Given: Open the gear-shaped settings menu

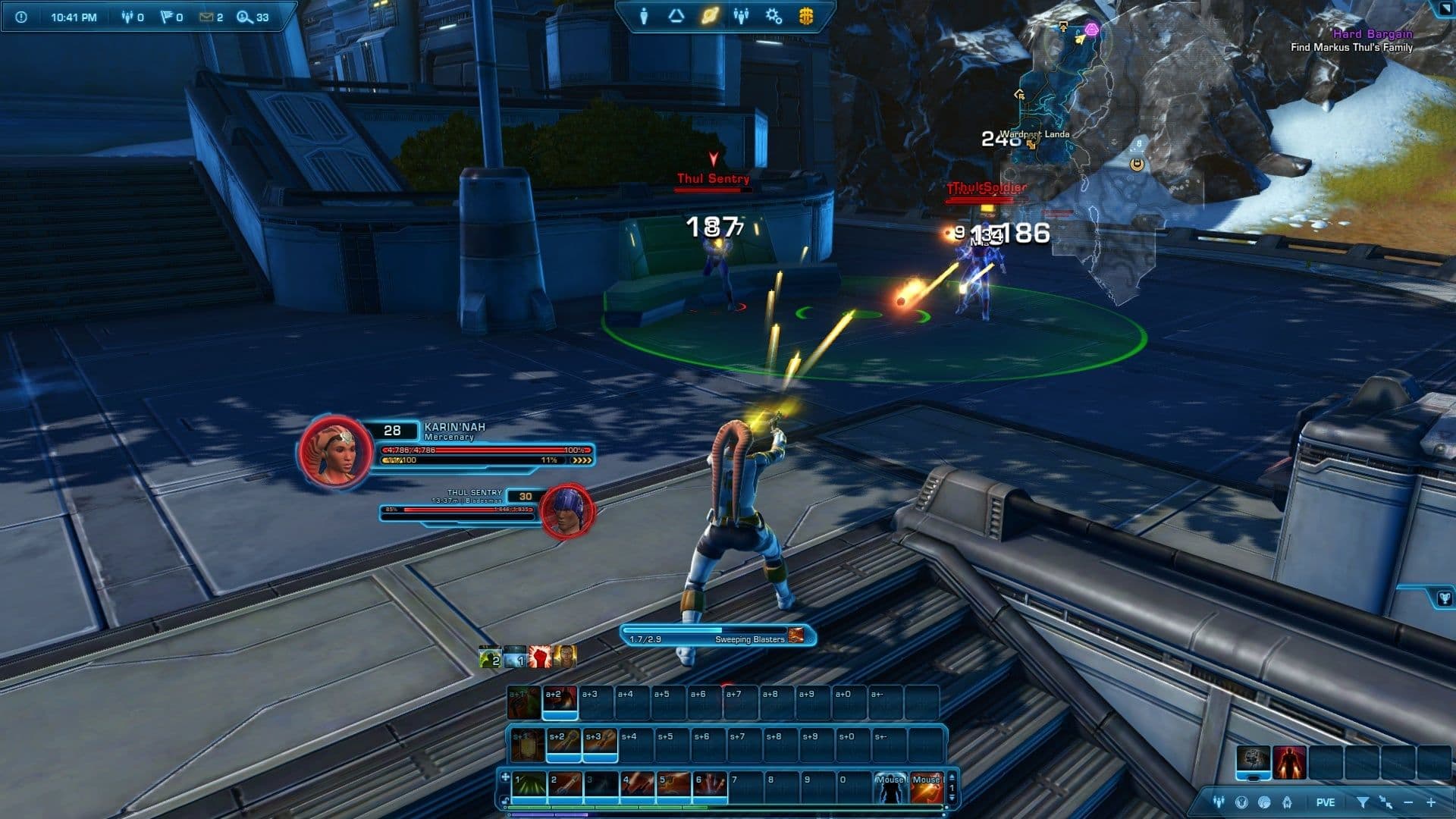Looking at the screenshot, I should point(773,16).
